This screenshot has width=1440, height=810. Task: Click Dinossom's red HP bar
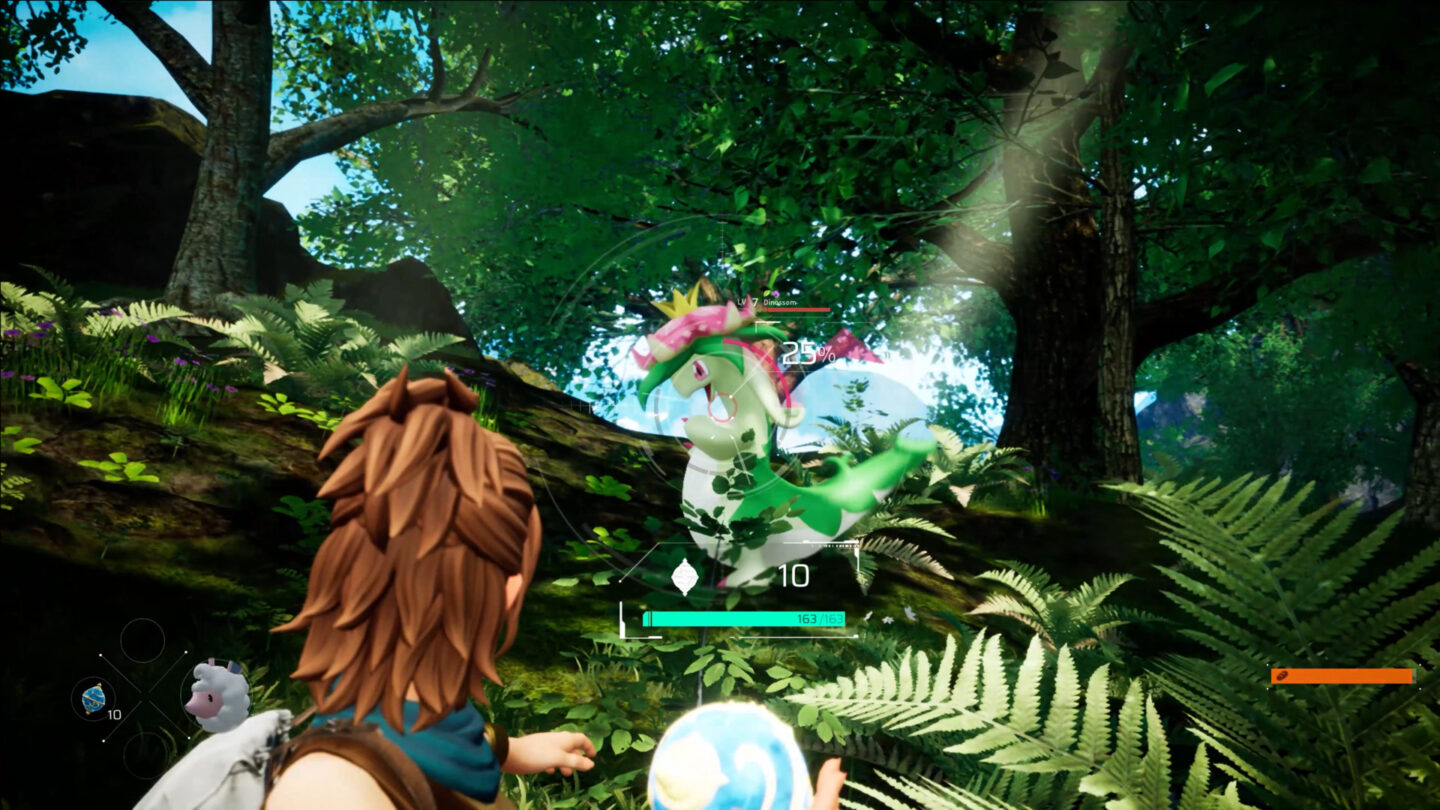(796, 310)
